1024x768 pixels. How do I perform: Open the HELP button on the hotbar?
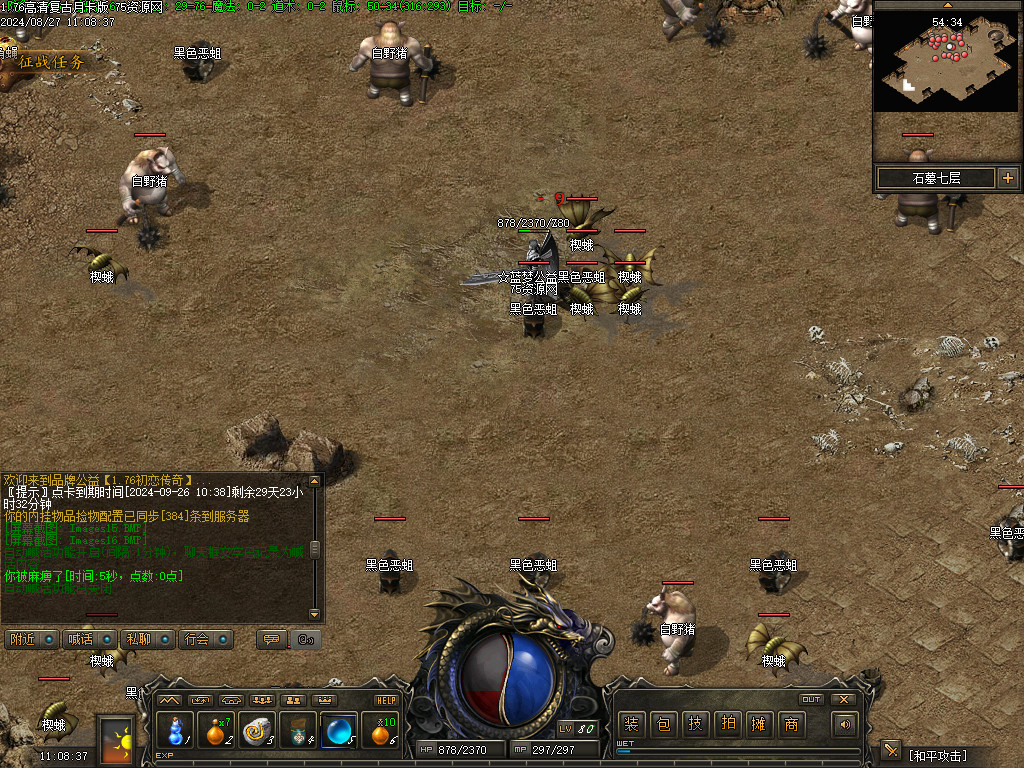[x=386, y=700]
